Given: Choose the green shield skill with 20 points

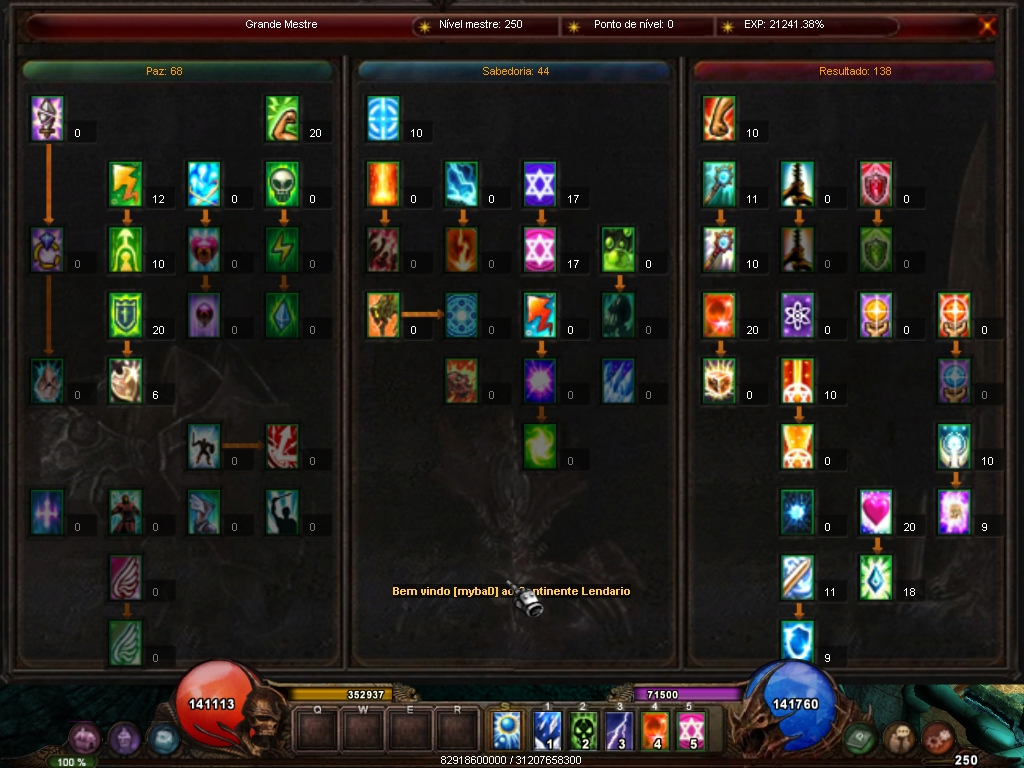Looking at the screenshot, I should click(x=126, y=315).
